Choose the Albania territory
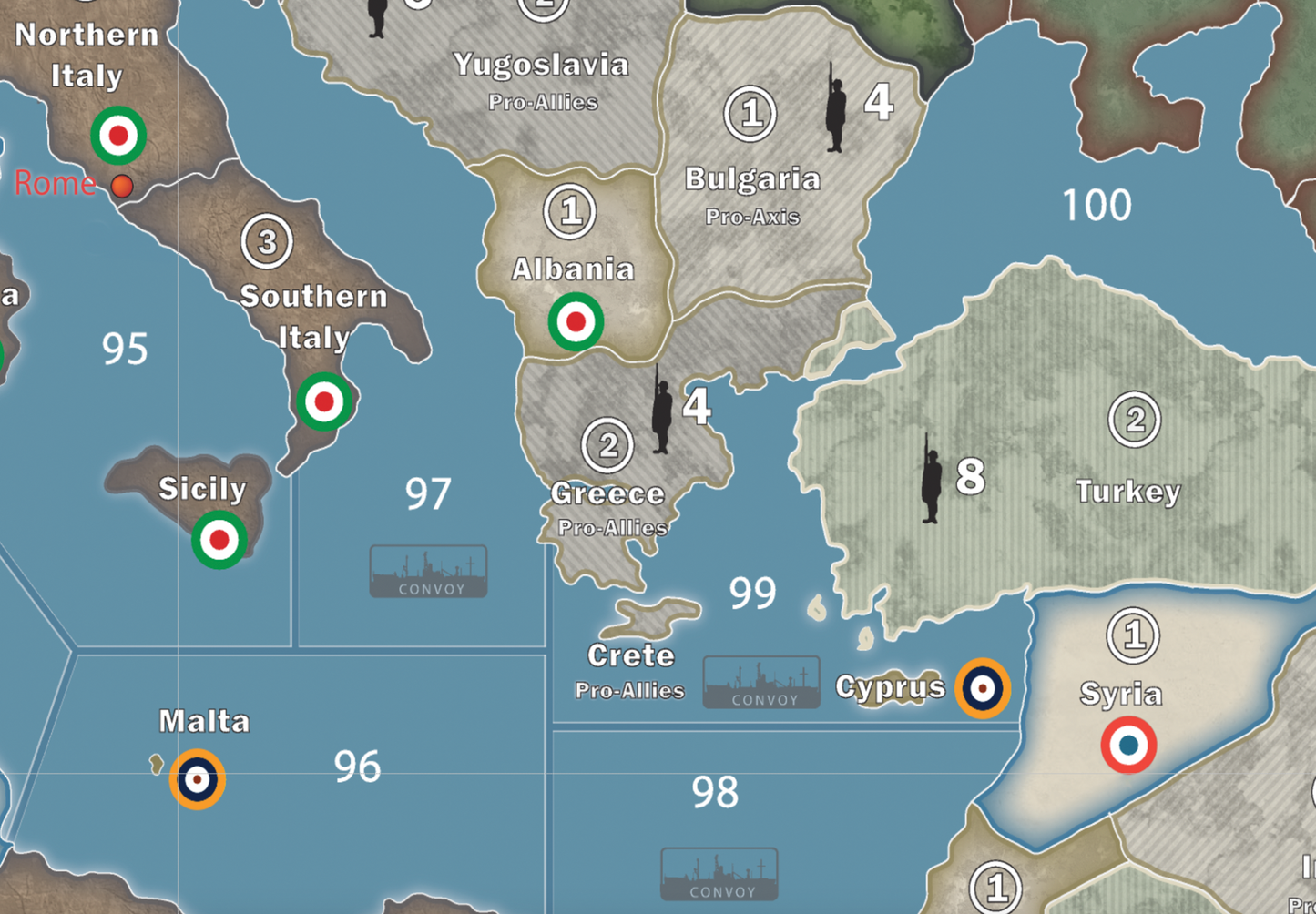The width and height of the screenshot is (1316, 914). (x=572, y=269)
